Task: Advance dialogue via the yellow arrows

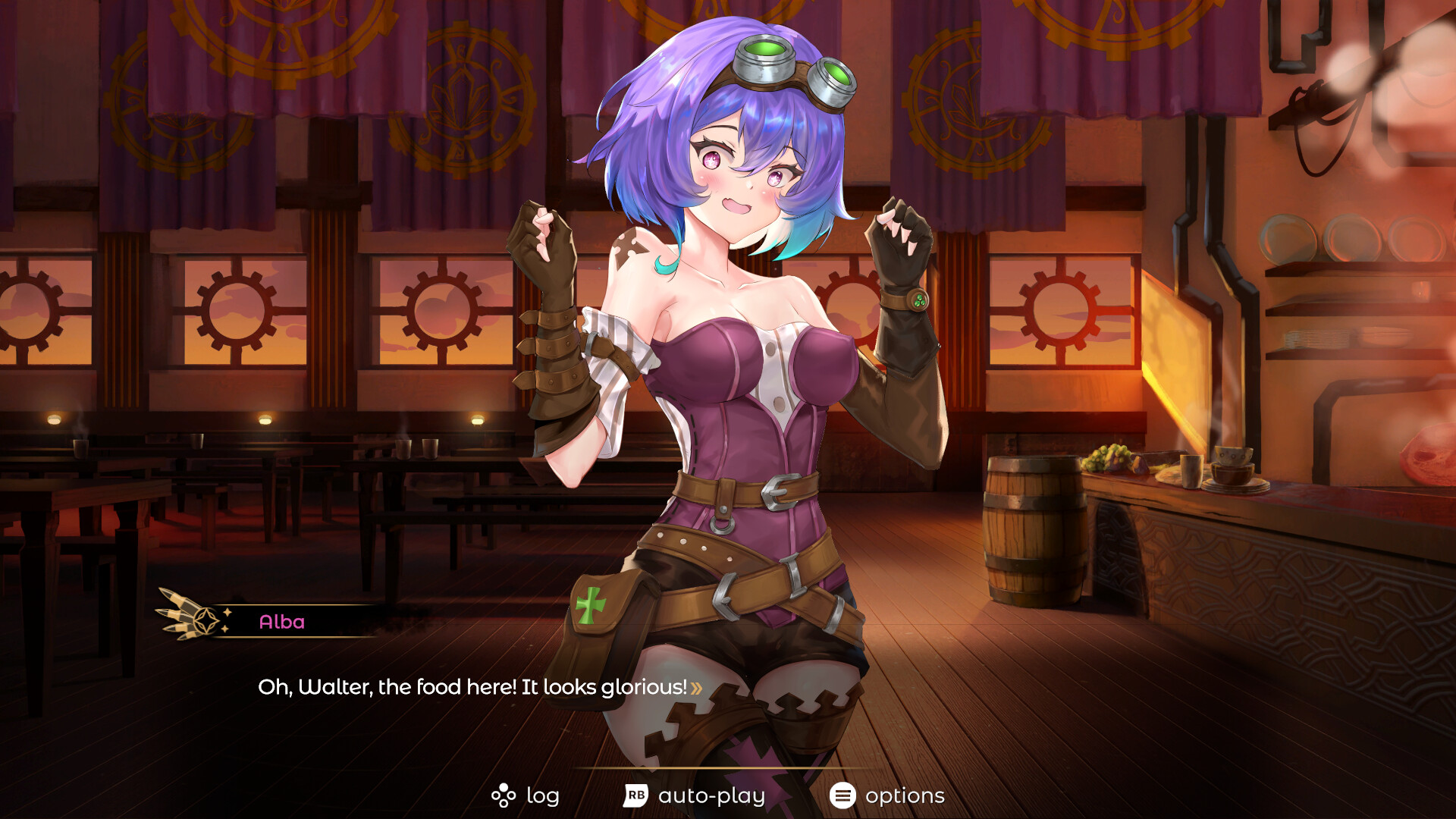Action: (696, 688)
